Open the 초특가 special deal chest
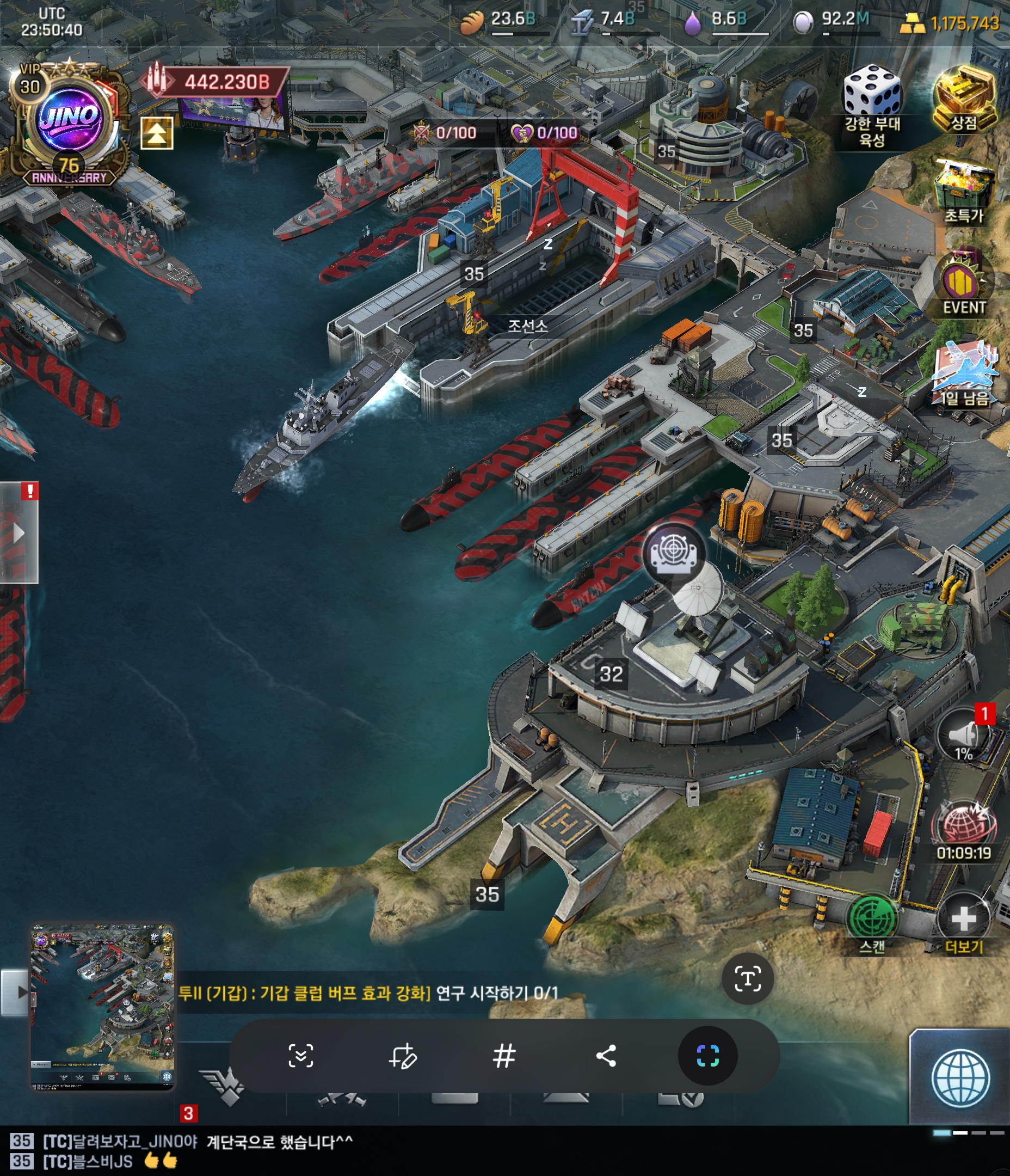The height and width of the screenshot is (1176, 1010). coord(963,189)
